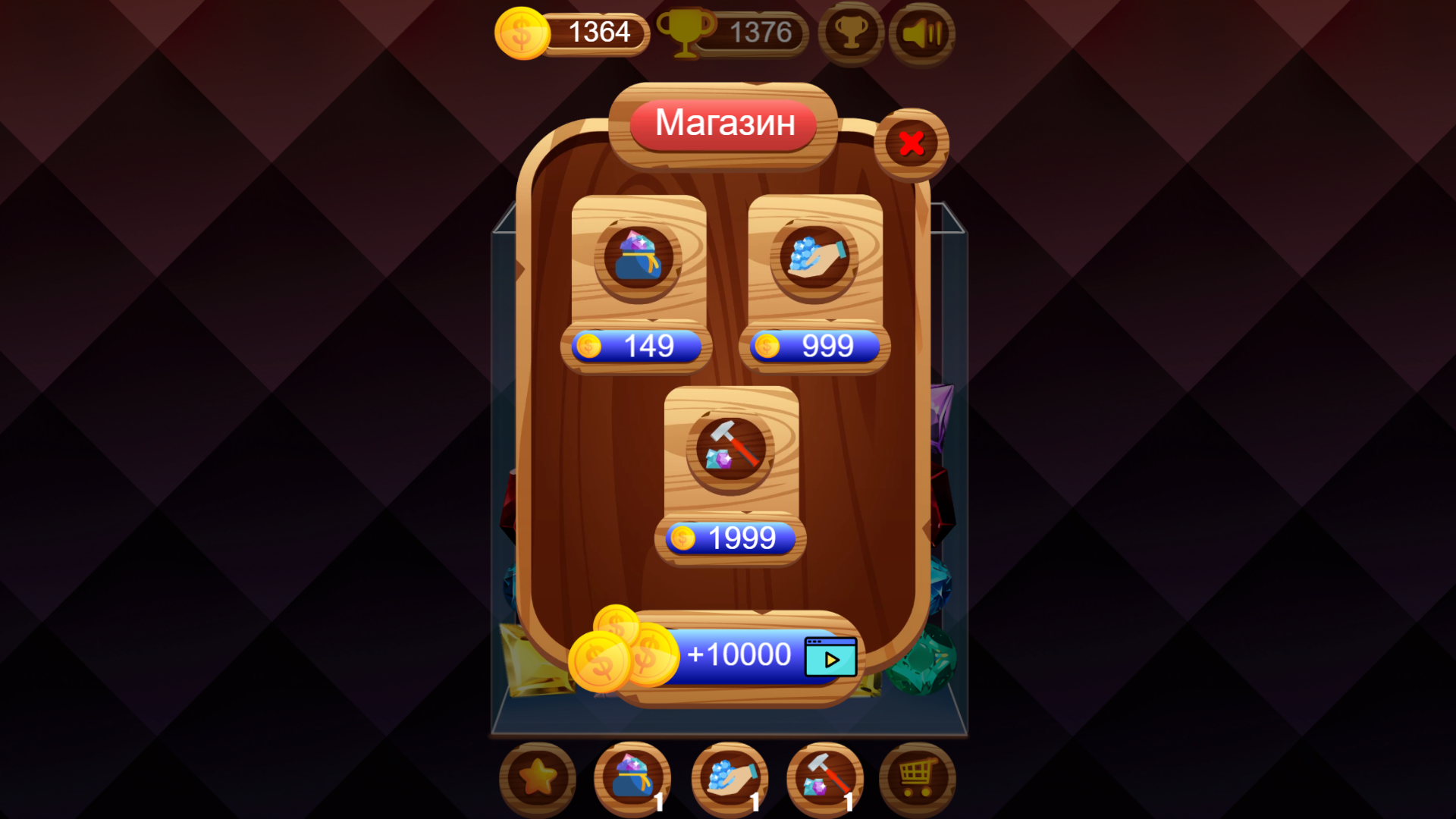
Task: Buy the gem bag for 149 coins
Action: 637,346
